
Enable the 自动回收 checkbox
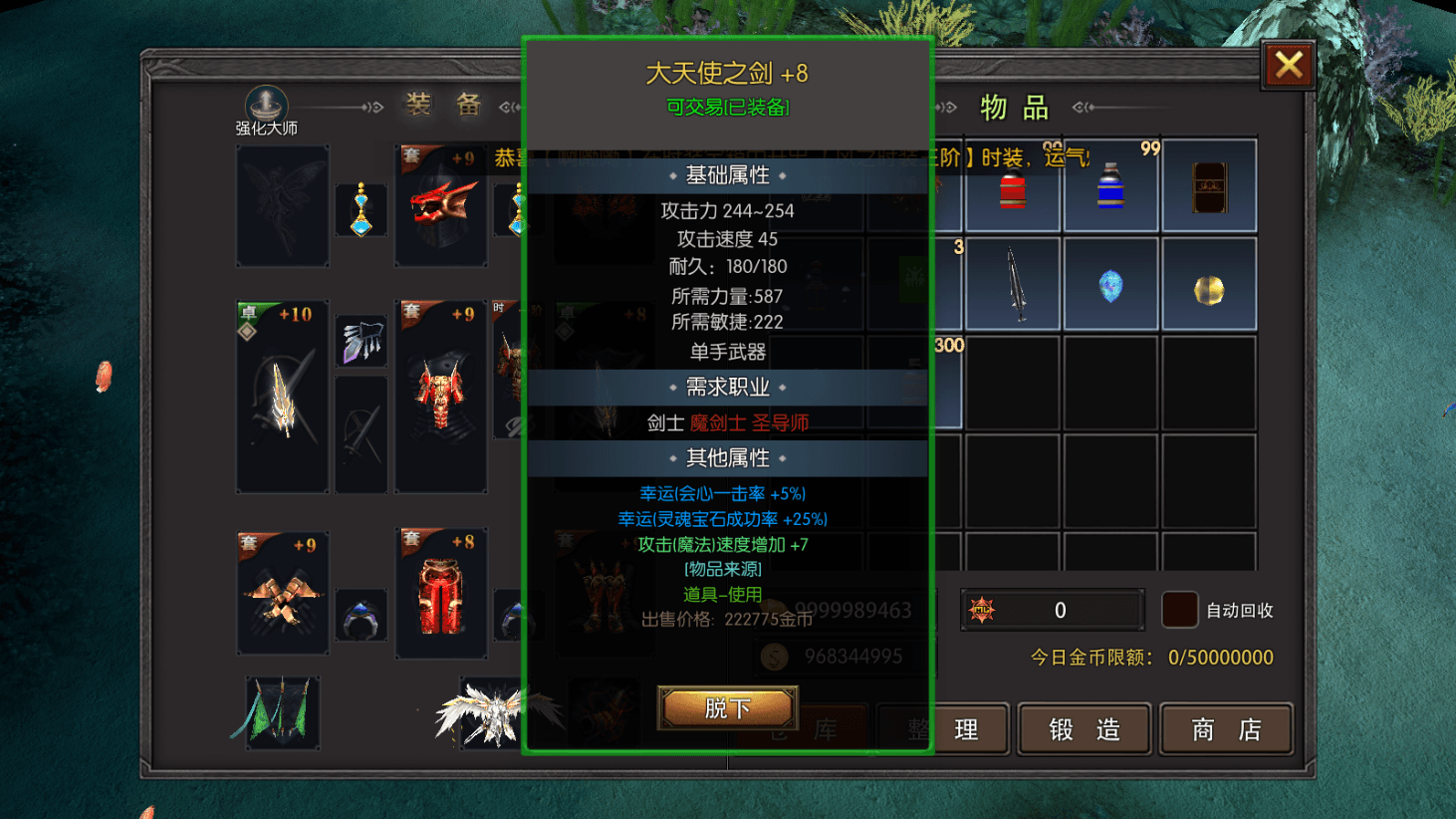click(x=1179, y=610)
